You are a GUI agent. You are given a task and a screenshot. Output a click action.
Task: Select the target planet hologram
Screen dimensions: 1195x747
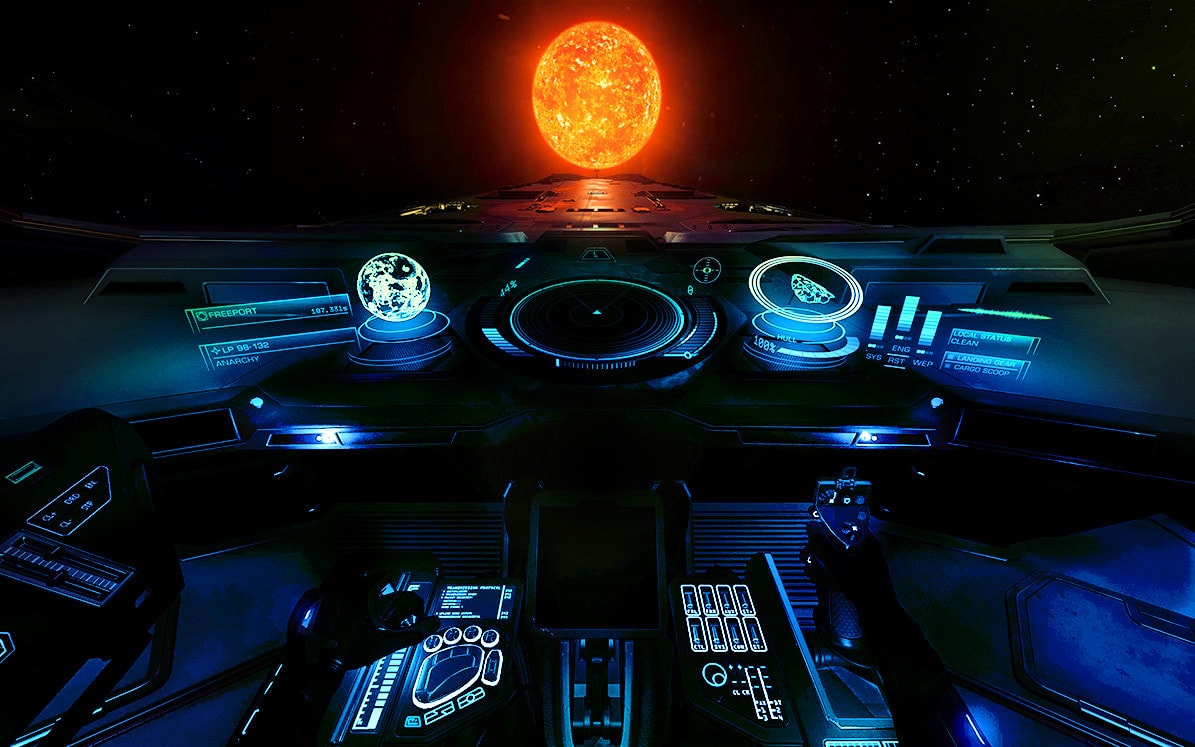394,286
